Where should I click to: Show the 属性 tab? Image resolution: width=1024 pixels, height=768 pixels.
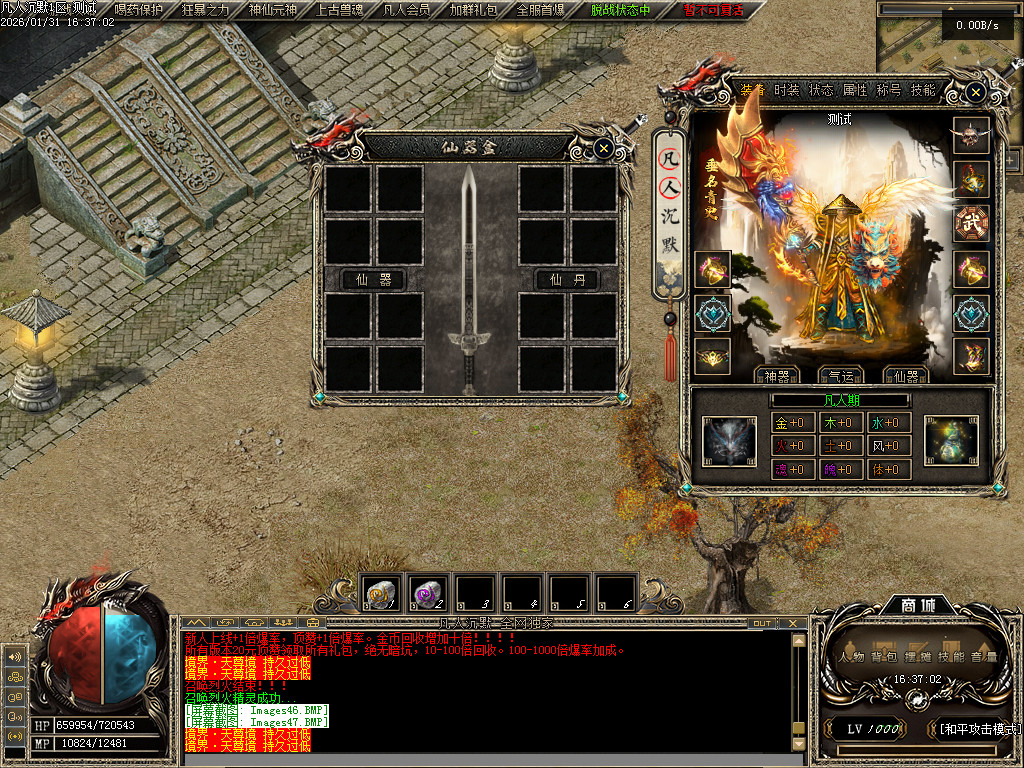[x=855, y=90]
